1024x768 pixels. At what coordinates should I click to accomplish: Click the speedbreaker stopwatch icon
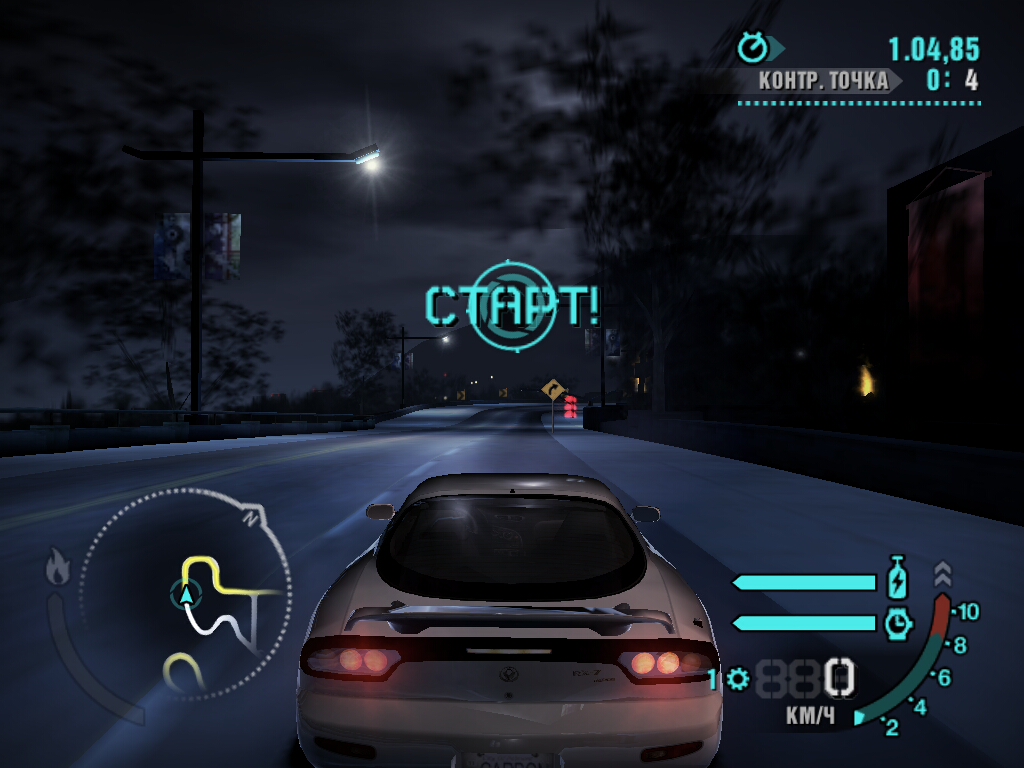point(898,623)
